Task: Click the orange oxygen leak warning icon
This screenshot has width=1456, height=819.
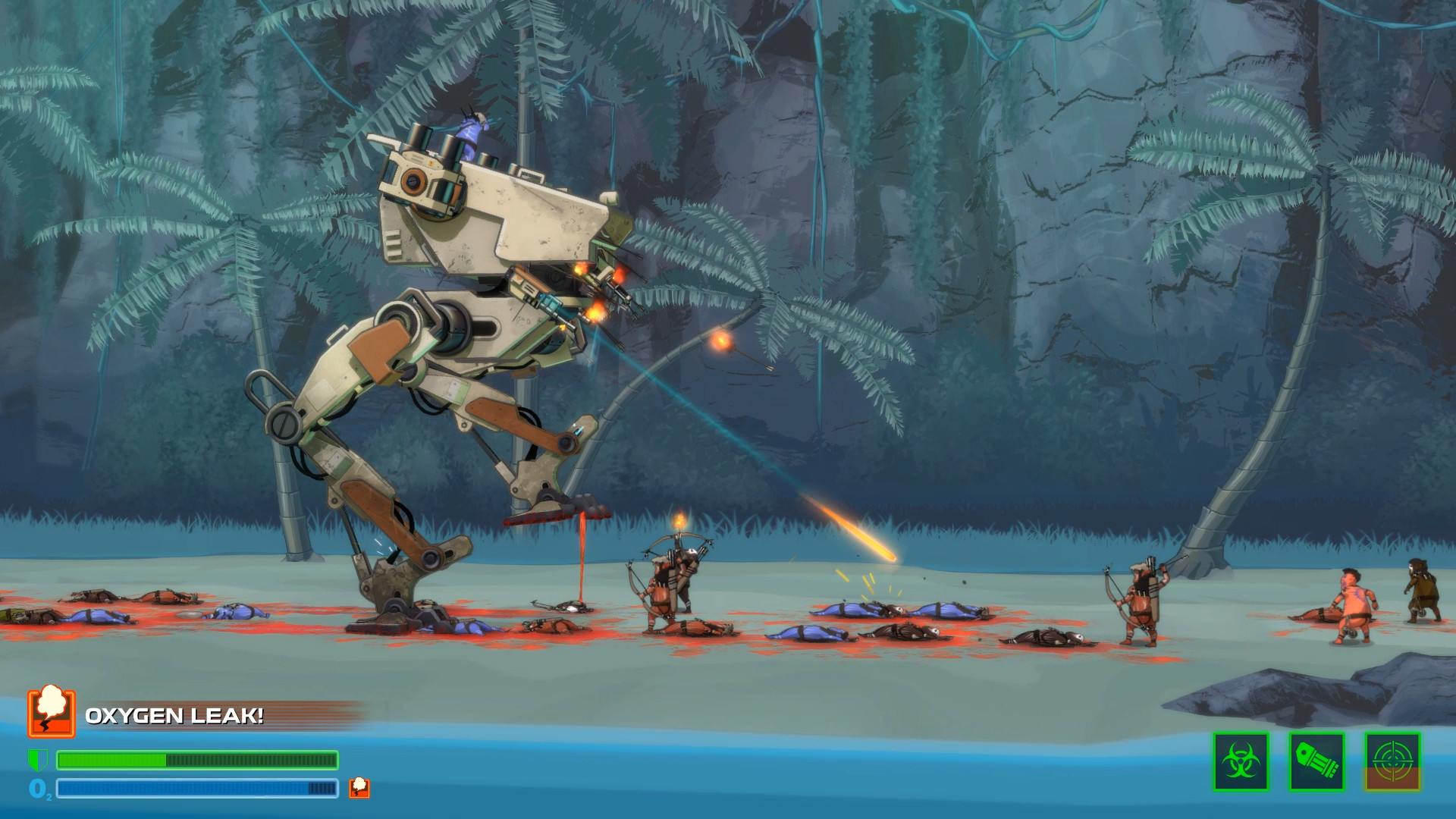Action: (x=50, y=714)
